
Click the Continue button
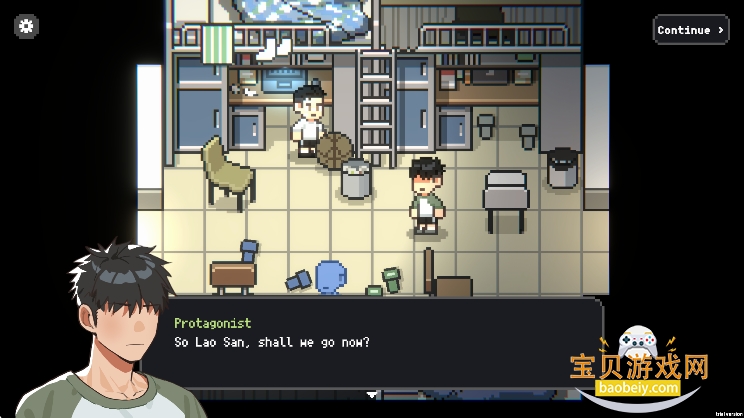pyautogui.click(x=690, y=30)
